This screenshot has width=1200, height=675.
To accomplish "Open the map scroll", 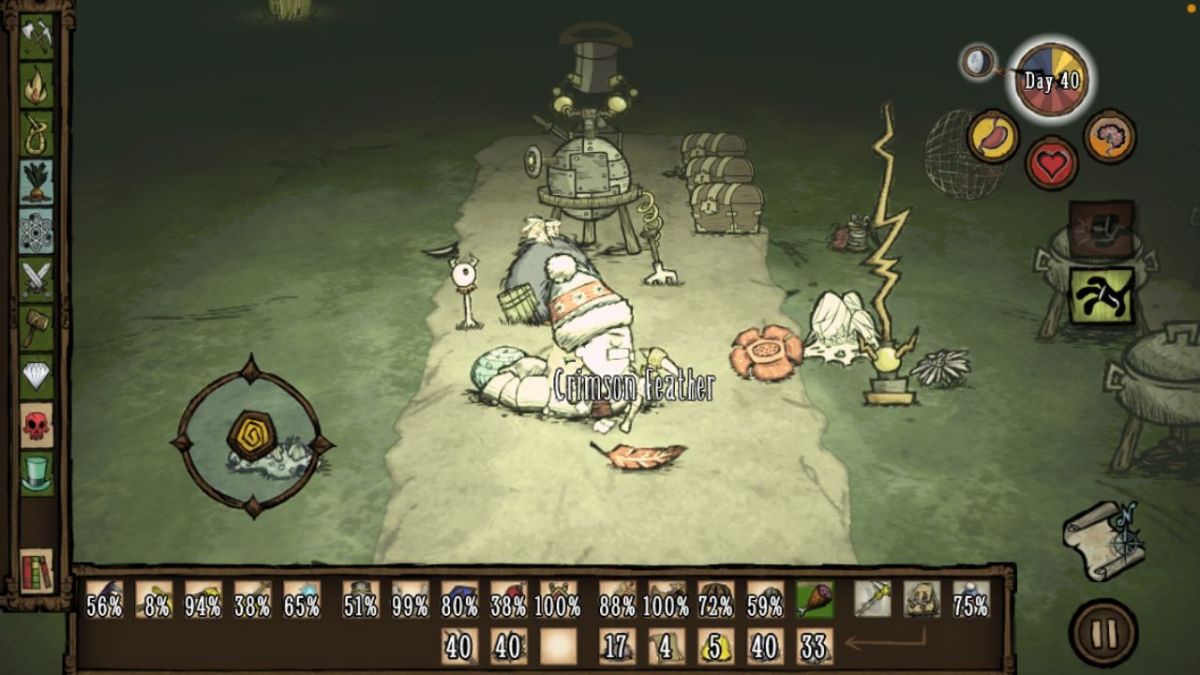I will click(1102, 540).
